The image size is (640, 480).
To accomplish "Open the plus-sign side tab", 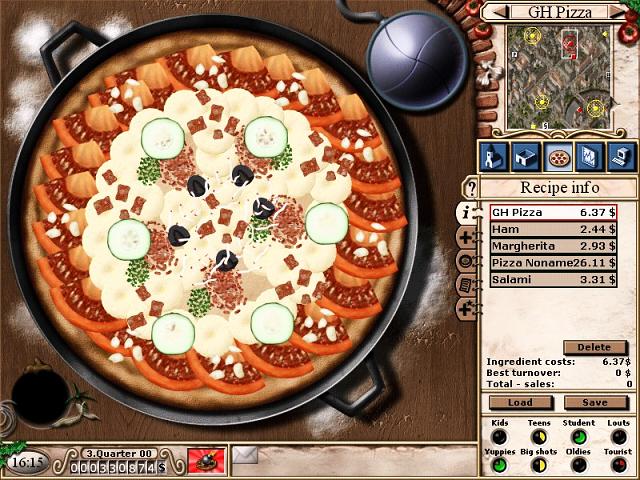I will pyautogui.click(x=465, y=237).
